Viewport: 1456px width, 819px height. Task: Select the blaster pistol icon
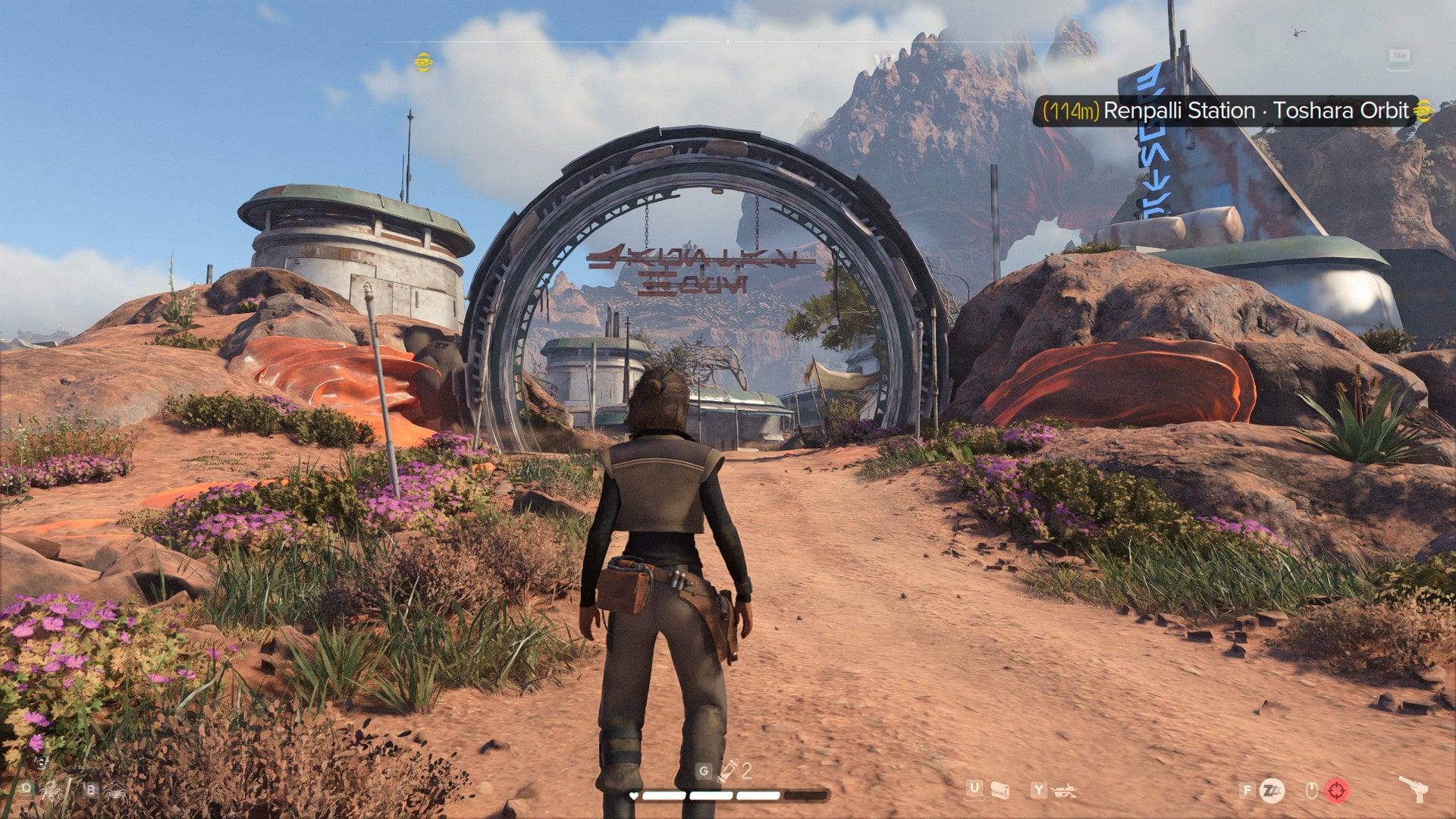1414,789
